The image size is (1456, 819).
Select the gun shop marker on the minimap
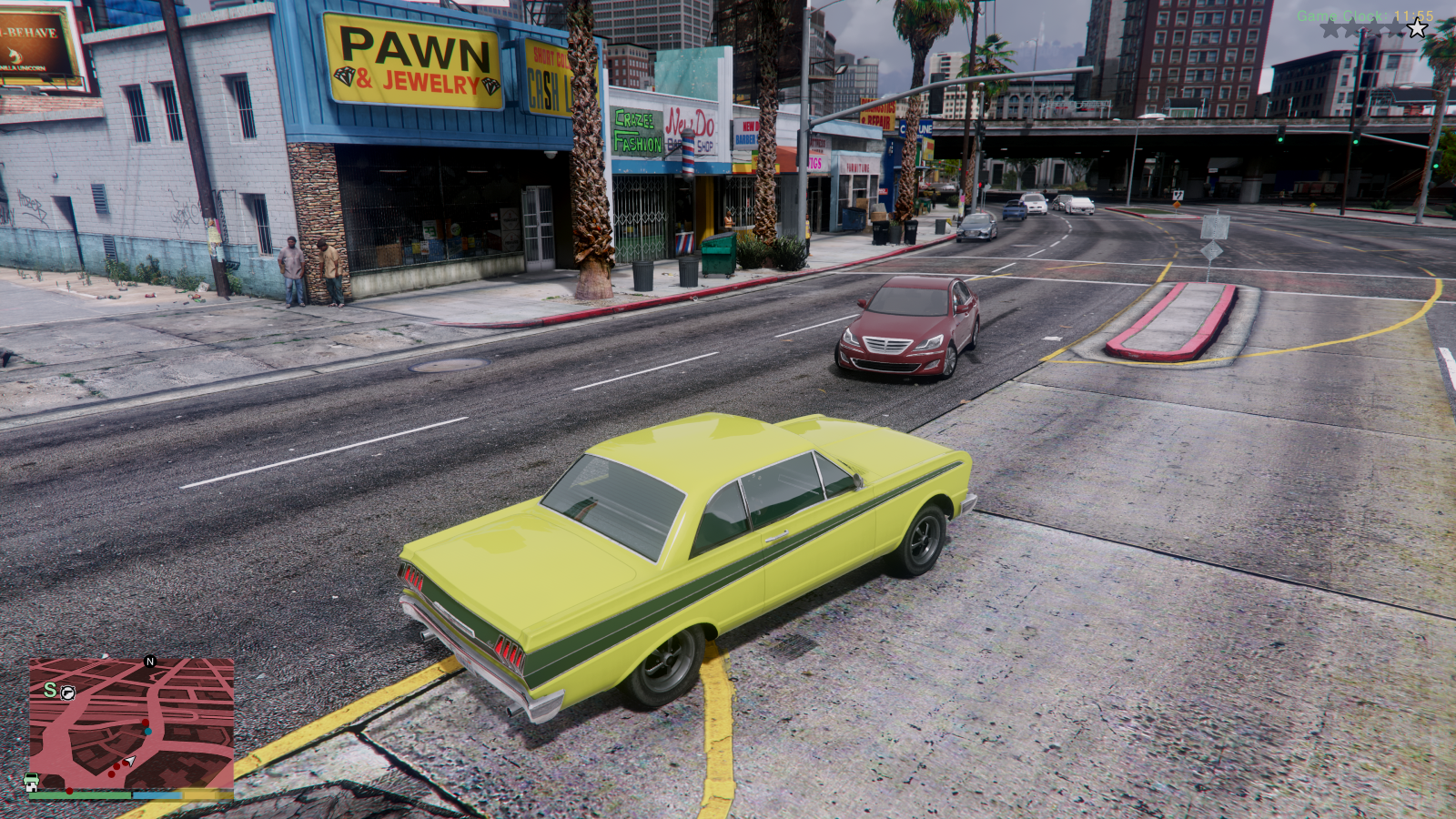[x=68, y=693]
